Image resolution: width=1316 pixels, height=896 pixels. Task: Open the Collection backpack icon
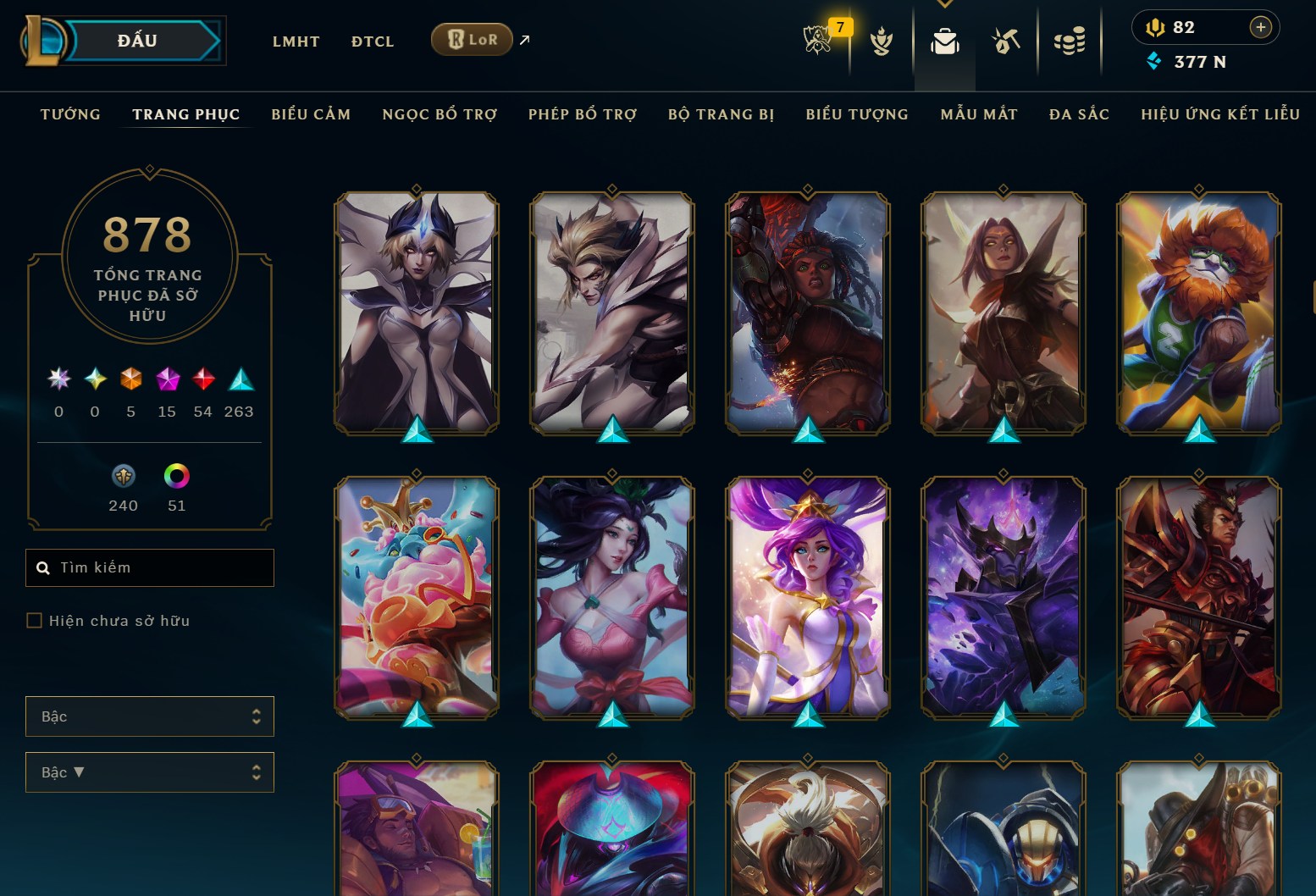[944, 39]
